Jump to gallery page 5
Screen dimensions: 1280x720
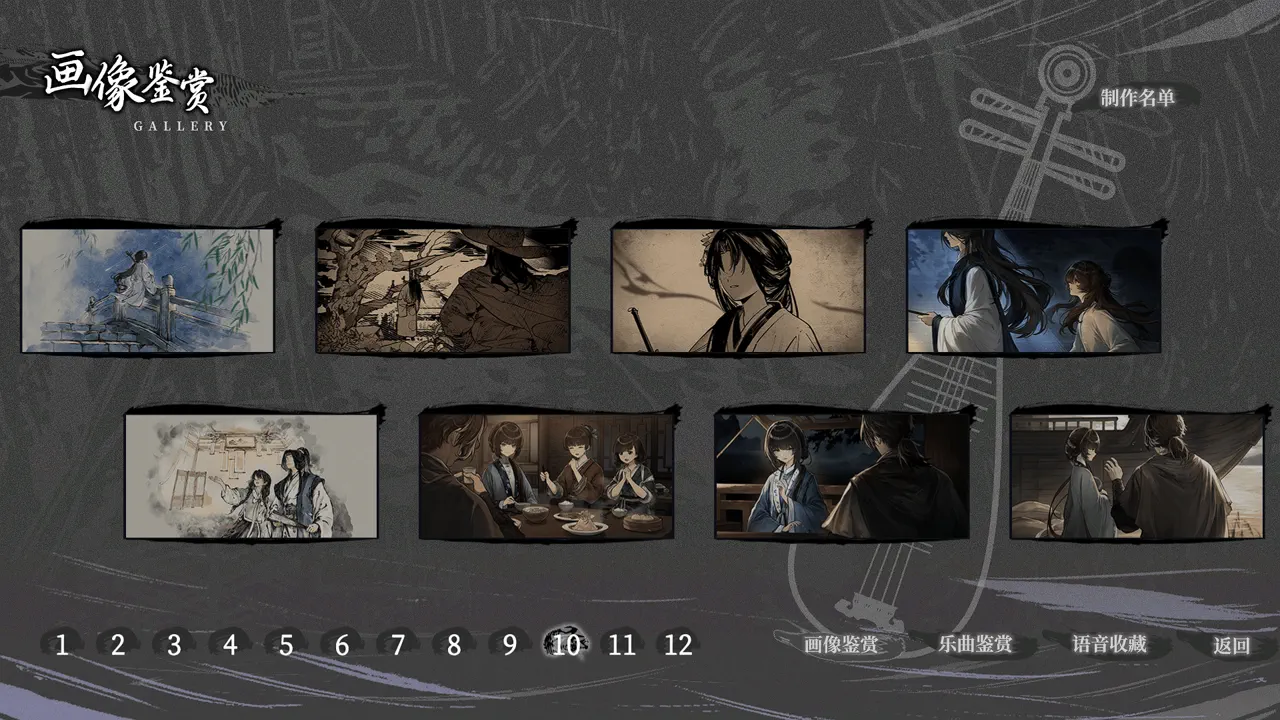(x=285, y=645)
